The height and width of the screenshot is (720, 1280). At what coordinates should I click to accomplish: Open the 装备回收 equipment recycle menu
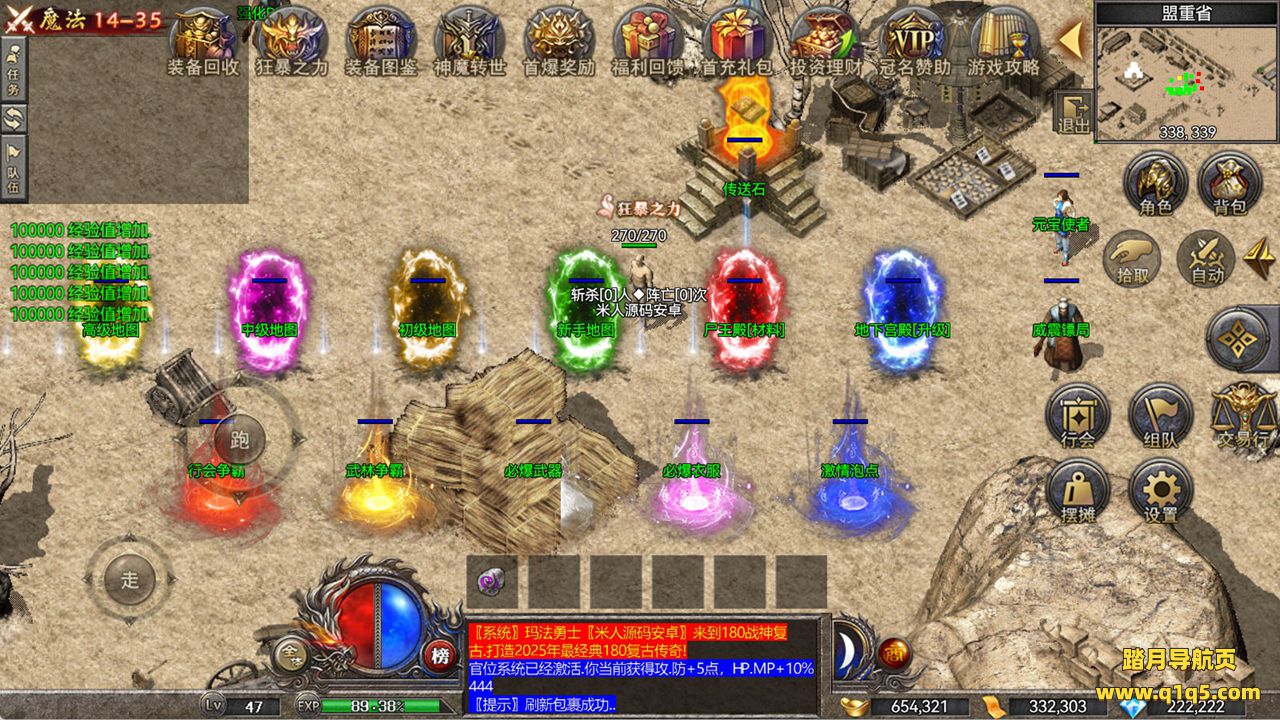click(x=203, y=40)
